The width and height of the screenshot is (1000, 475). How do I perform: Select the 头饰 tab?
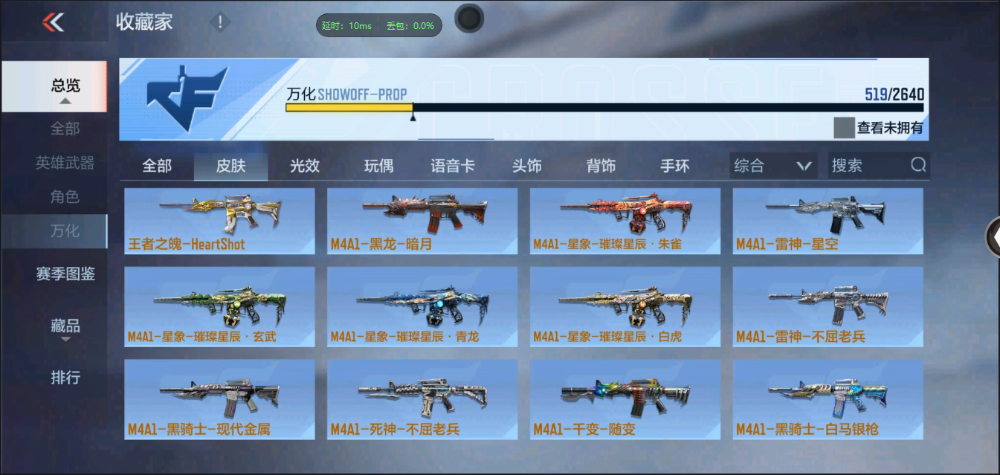click(x=526, y=166)
